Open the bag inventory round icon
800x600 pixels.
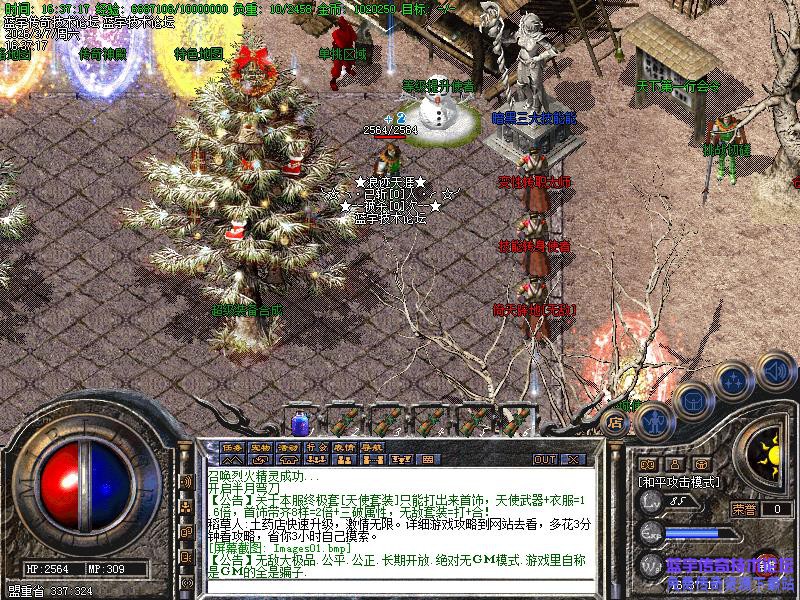[x=692, y=400]
